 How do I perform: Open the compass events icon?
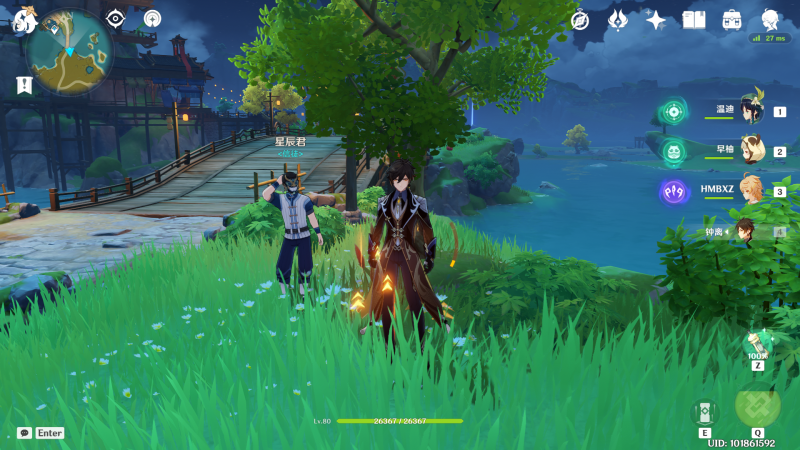(580, 20)
